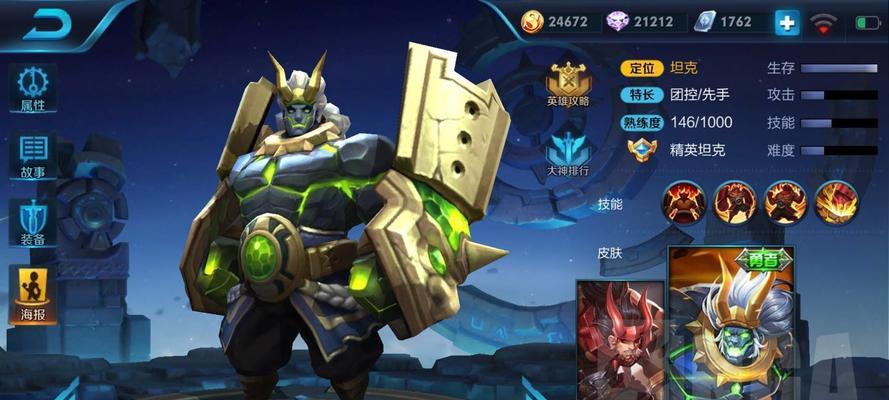Open the 精英坦克 elite tank badge
The width and height of the screenshot is (889, 400).
640,150
